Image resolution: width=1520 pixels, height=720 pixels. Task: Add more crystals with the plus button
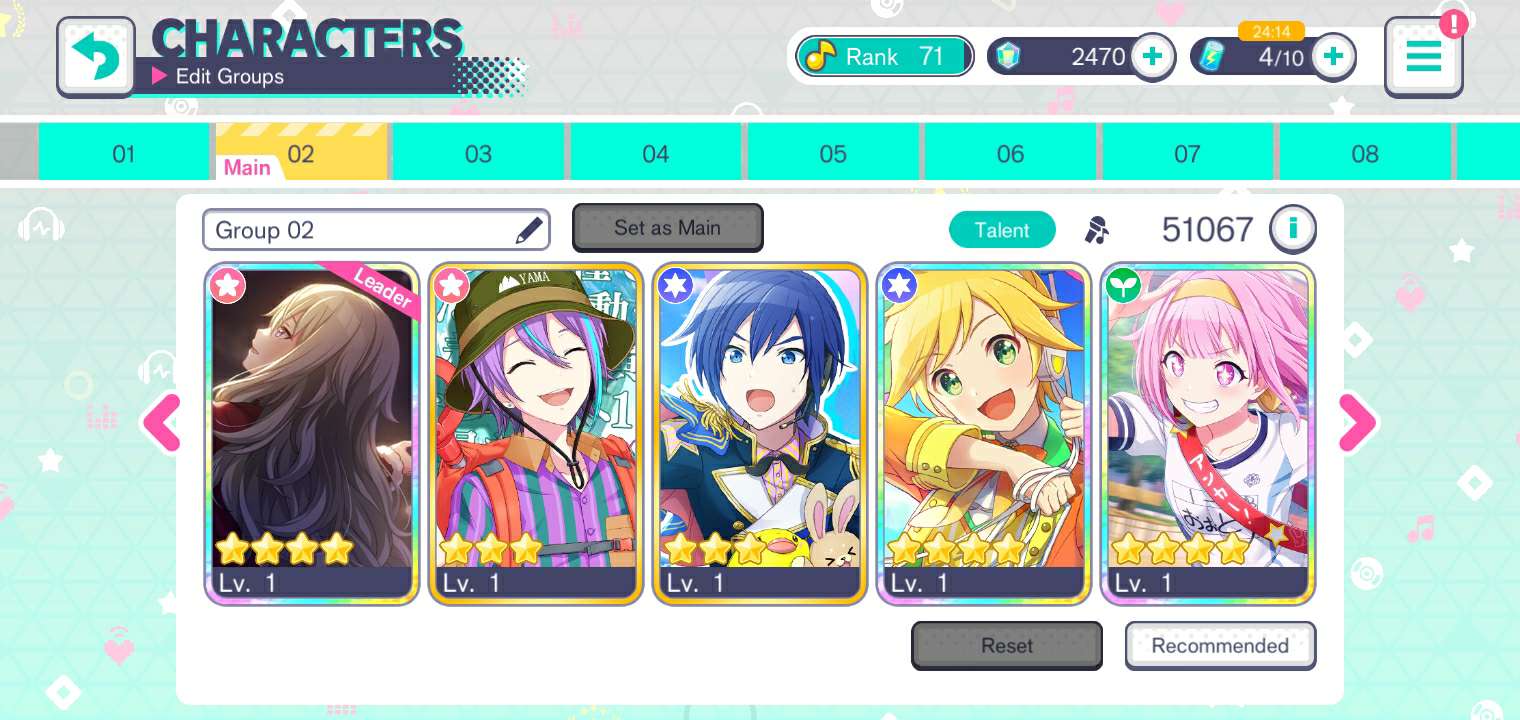[x=1152, y=56]
